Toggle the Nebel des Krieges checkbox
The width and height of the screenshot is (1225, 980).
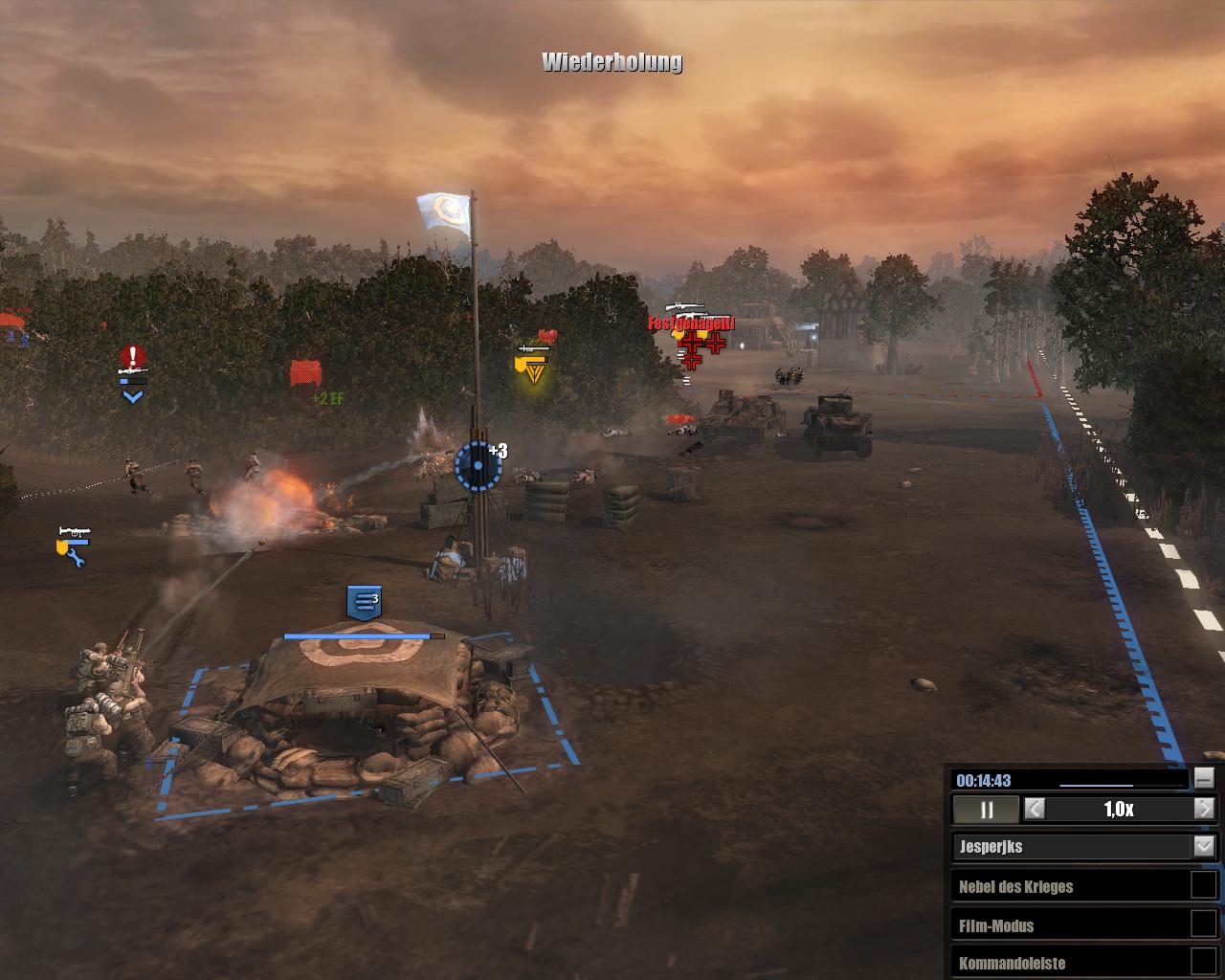pyautogui.click(x=1203, y=885)
